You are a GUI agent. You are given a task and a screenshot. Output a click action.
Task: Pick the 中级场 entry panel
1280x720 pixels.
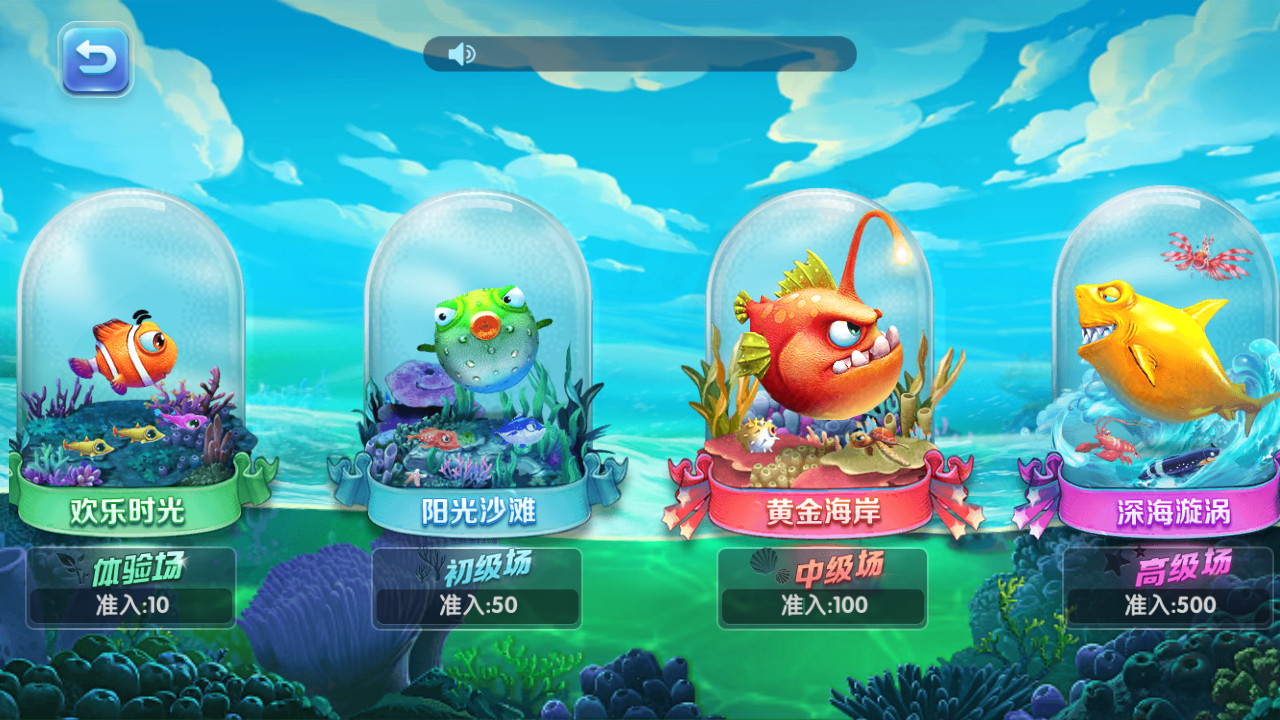pos(822,587)
